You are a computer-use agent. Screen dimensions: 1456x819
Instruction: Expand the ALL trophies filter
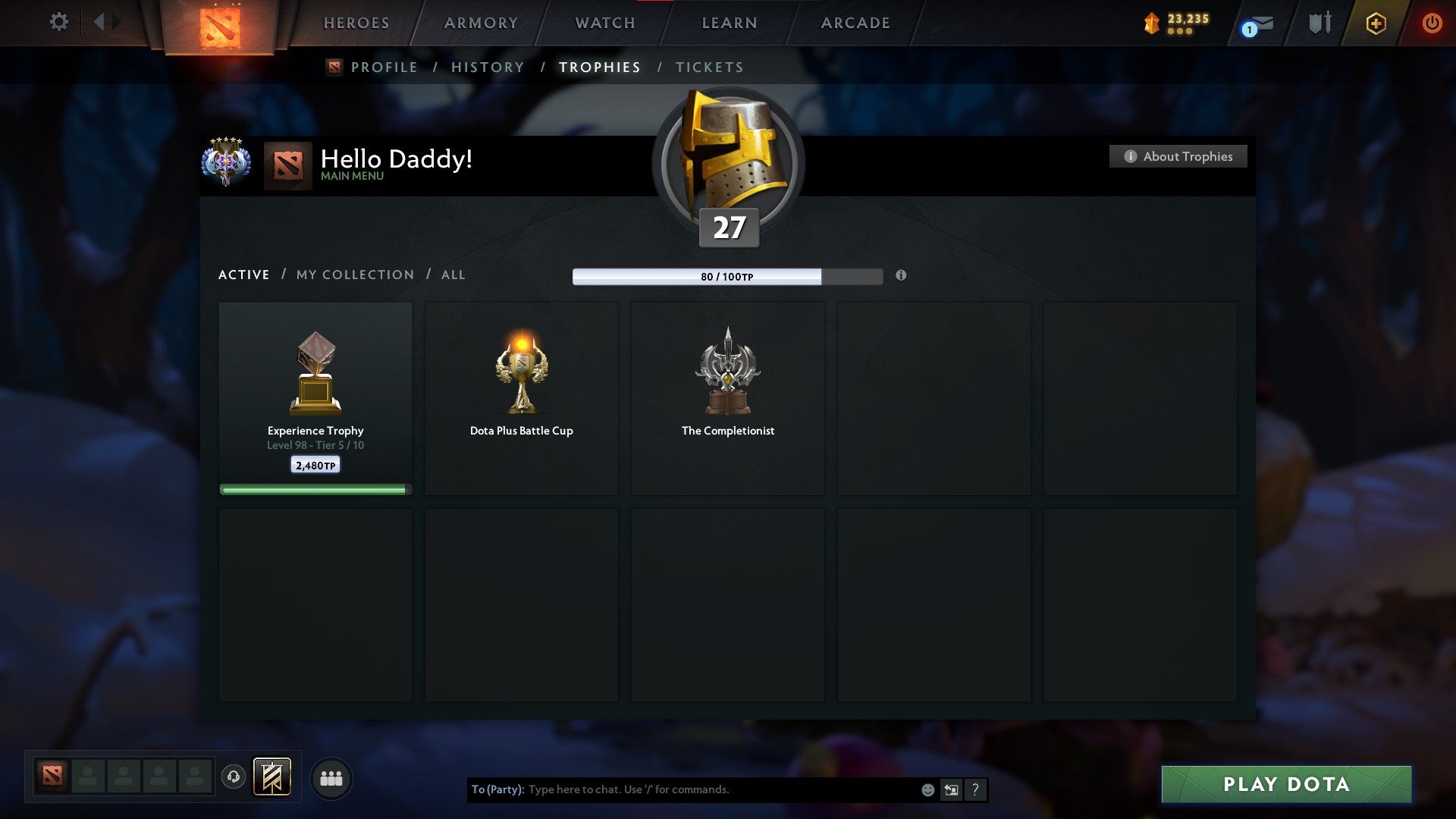click(x=453, y=275)
